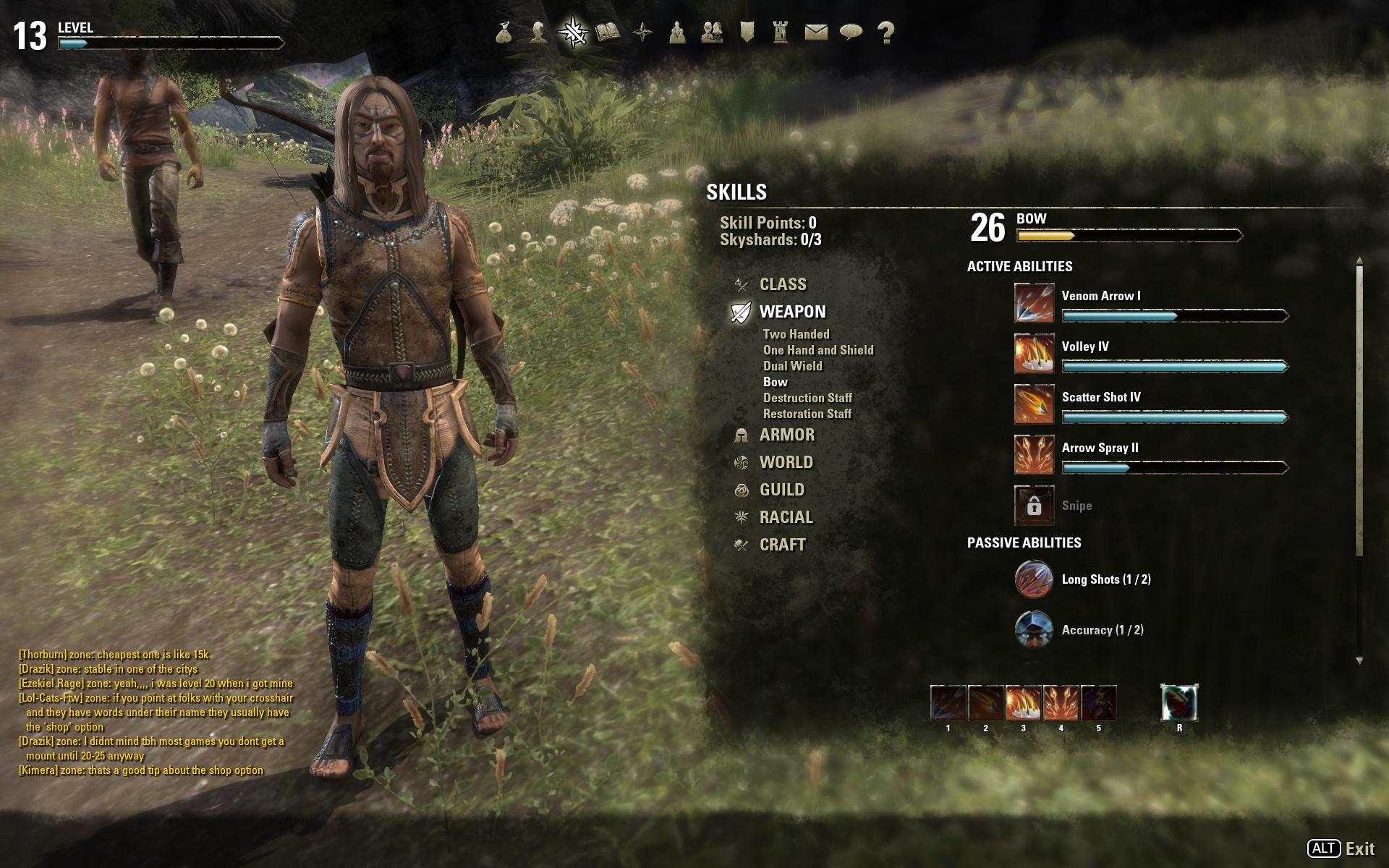Open the help question mark icon
1389x868 pixels.
click(885, 33)
